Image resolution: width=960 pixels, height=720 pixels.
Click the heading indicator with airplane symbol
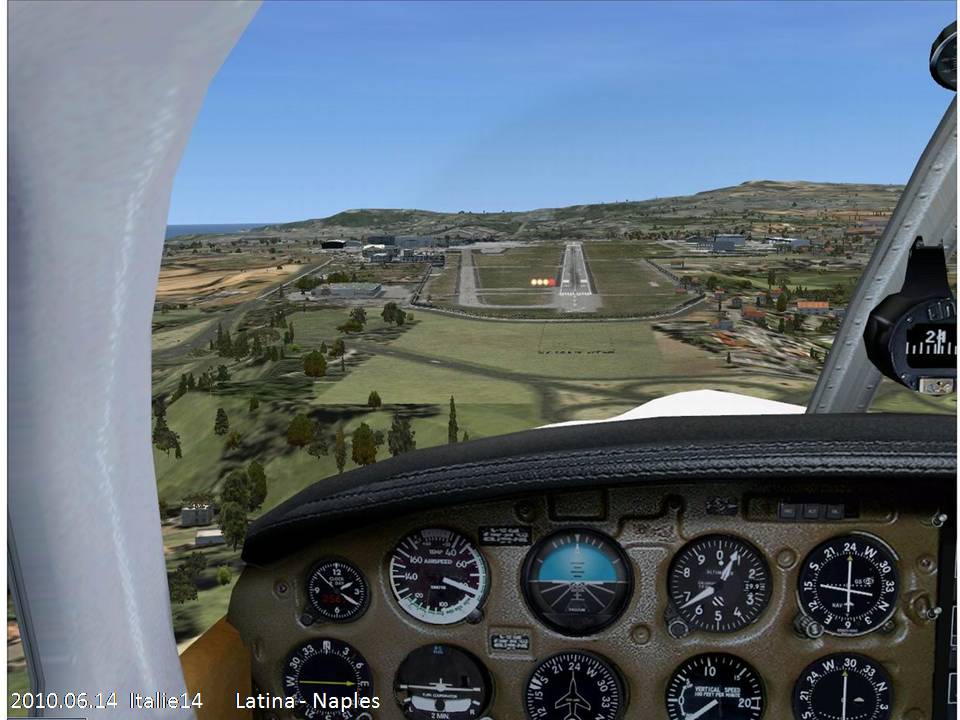(x=574, y=688)
